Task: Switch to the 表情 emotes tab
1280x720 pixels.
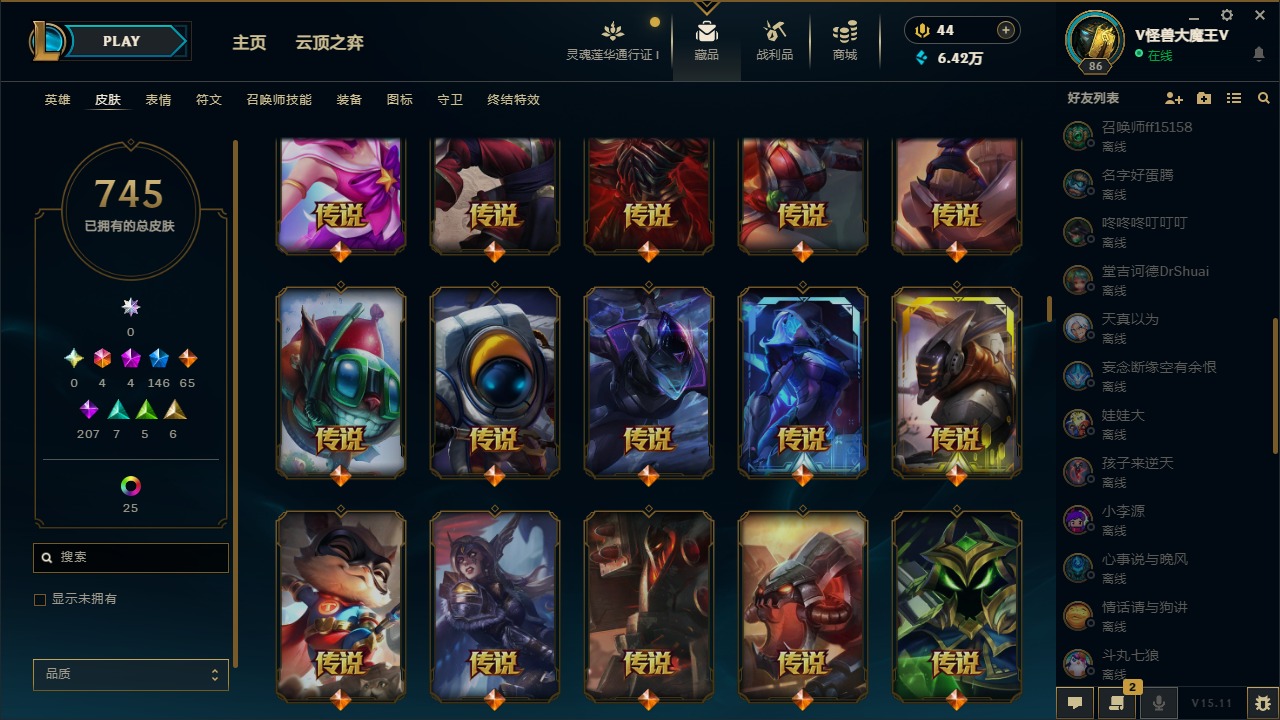Action: pyautogui.click(x=157, y=99)
